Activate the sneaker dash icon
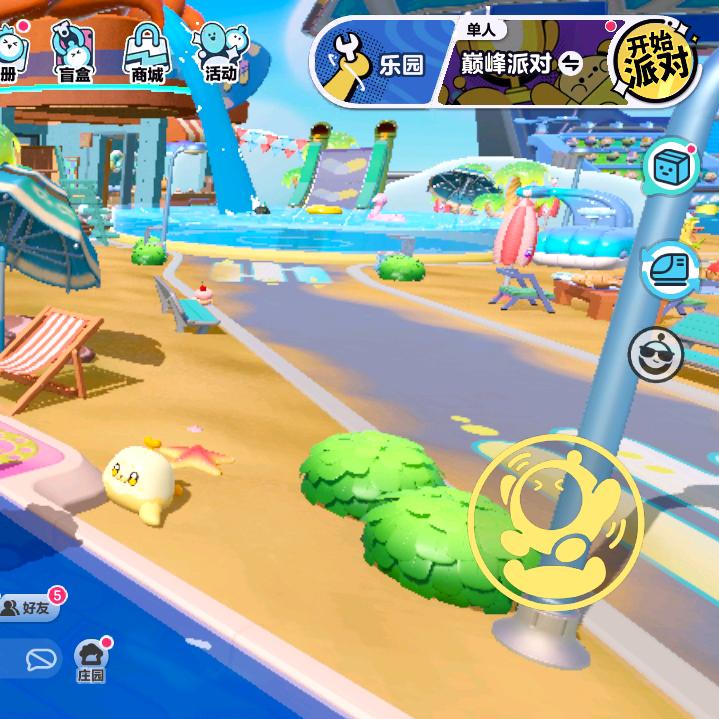 tap(669, 269)
